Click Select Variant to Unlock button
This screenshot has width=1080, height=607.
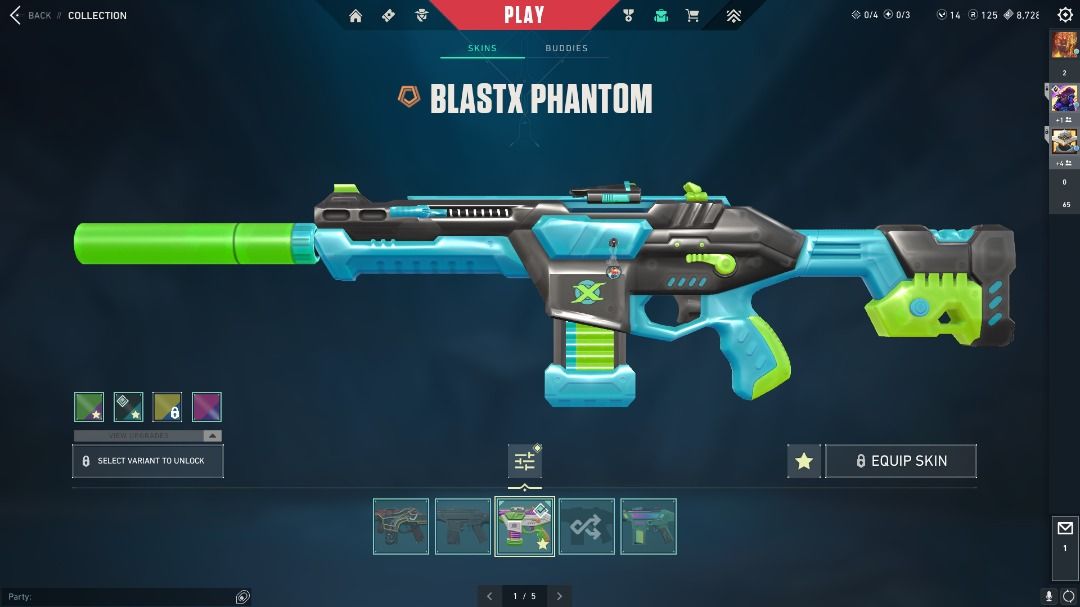148,461
